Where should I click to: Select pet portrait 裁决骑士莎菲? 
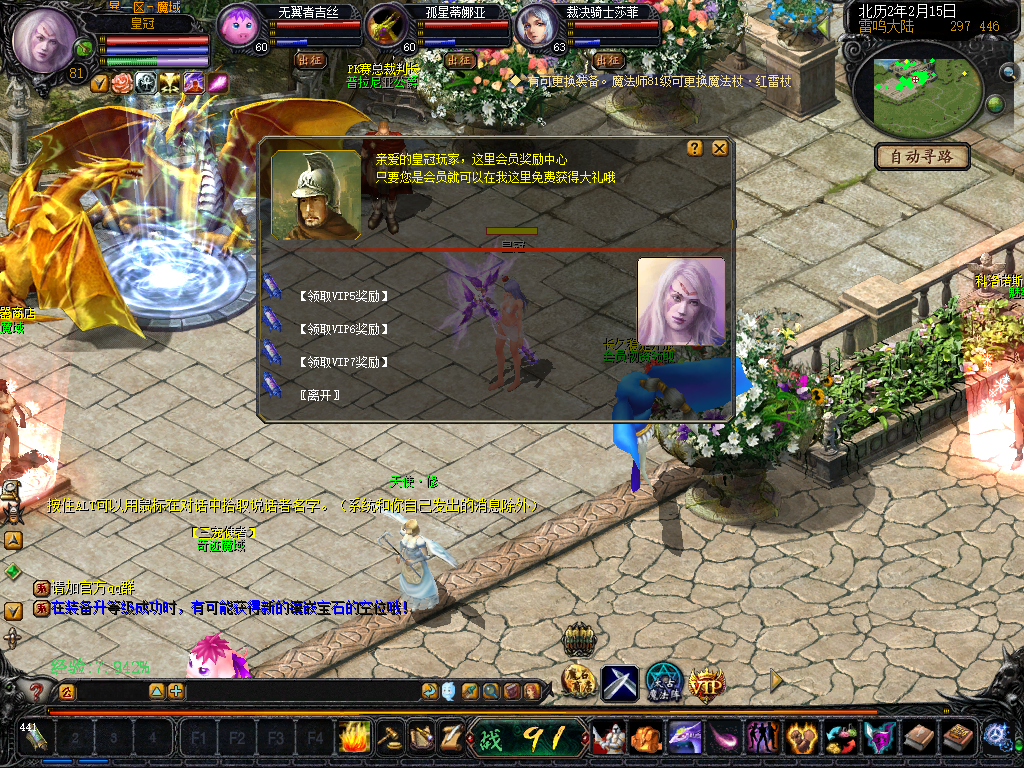point(536,26)
